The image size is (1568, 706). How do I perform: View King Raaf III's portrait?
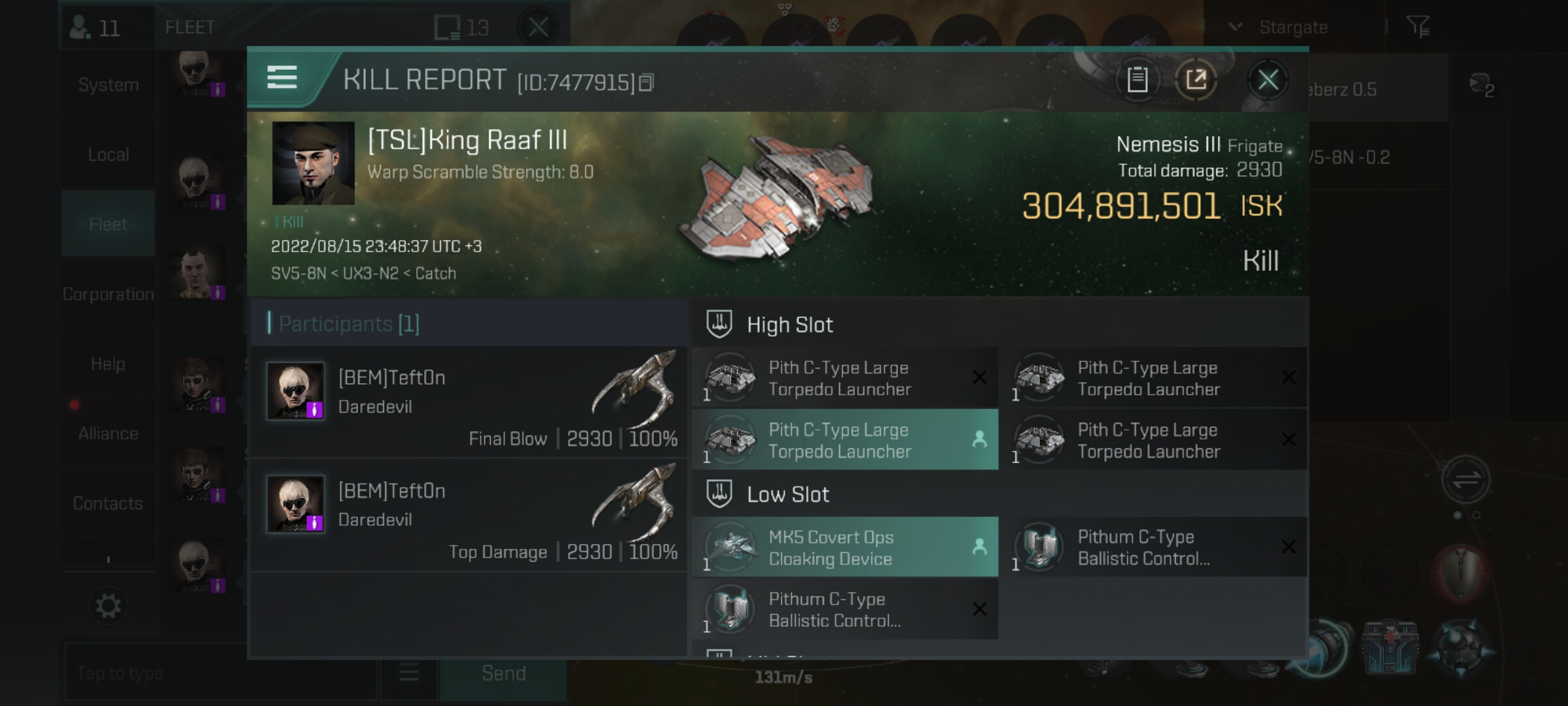point(313,163)
